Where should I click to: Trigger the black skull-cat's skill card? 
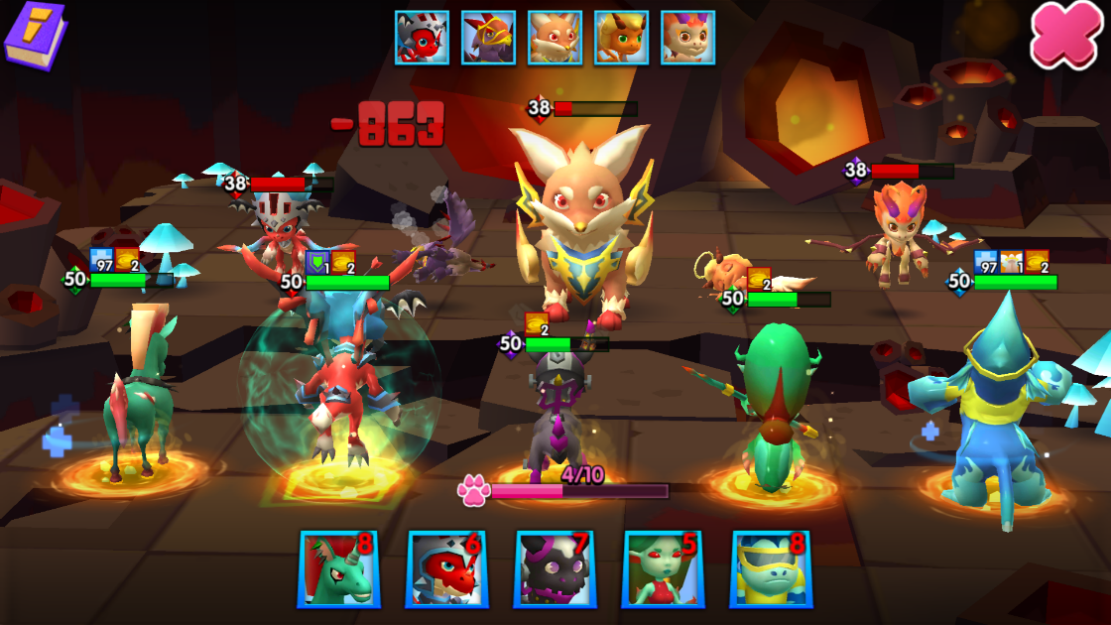[555, 569]
